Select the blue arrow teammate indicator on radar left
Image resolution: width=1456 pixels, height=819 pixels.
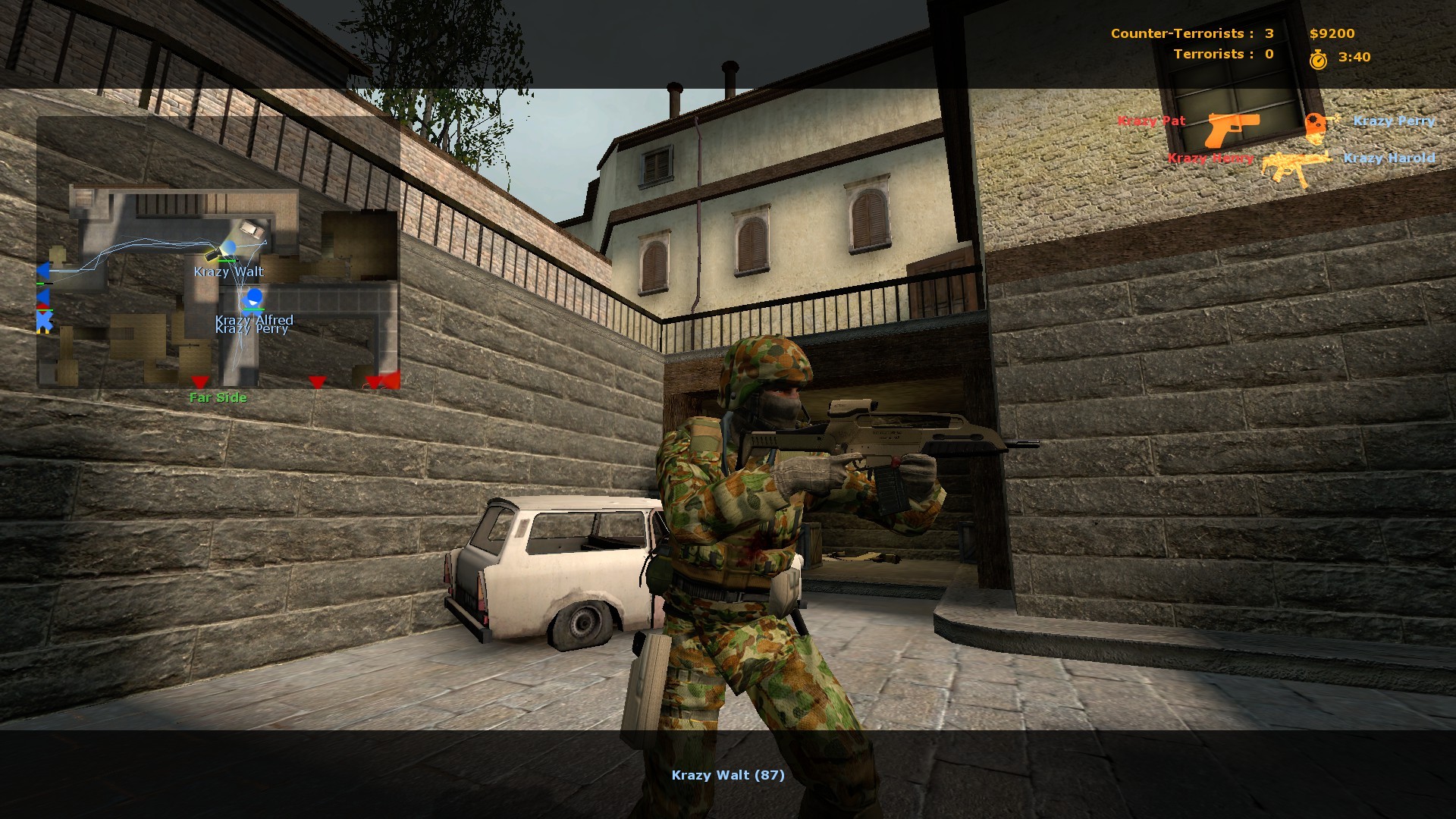pos(43,269)
